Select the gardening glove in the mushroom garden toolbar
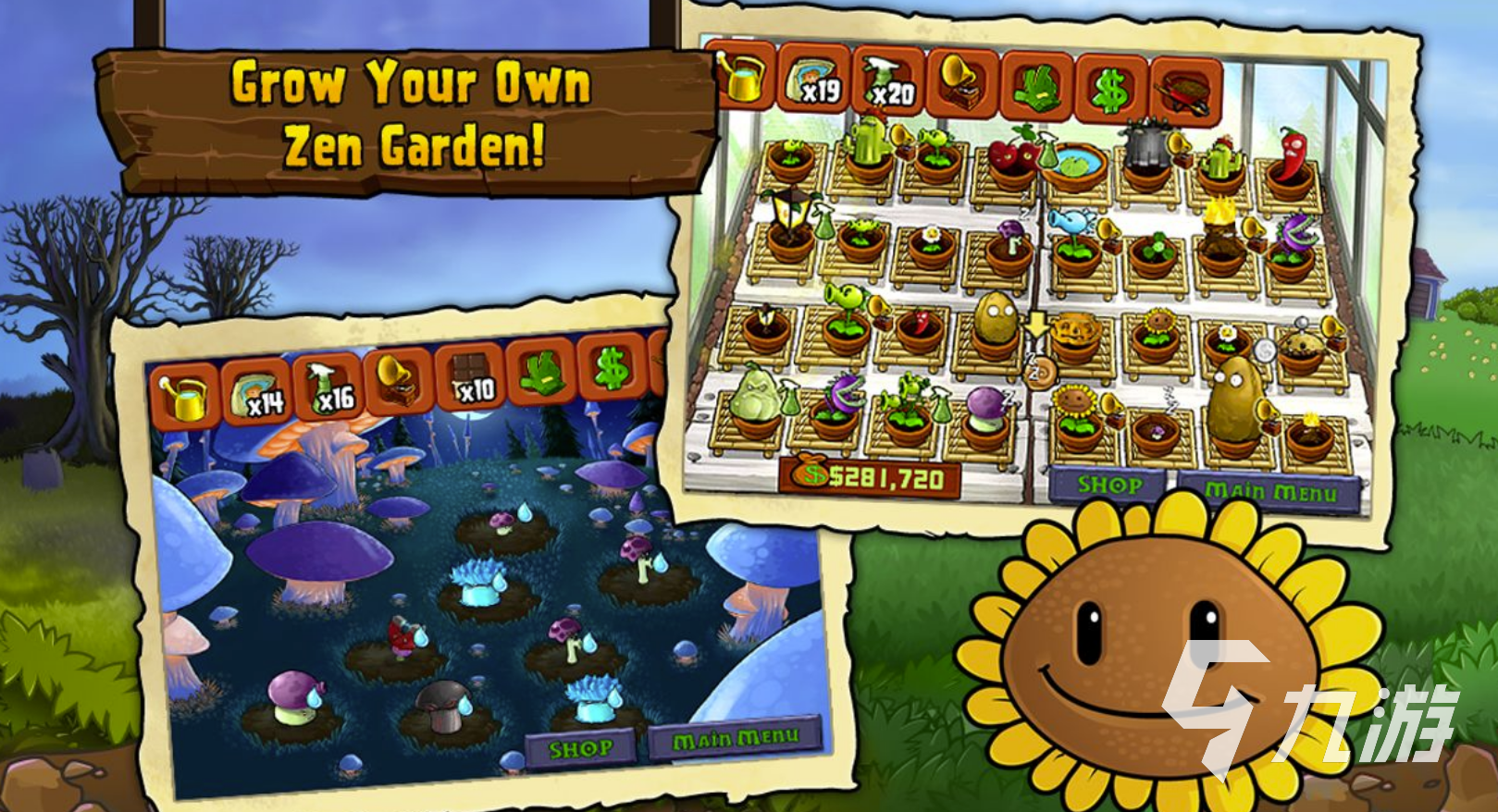This screenshot has width=1498, height=812. pyautogui.click(x=541, y=375)
